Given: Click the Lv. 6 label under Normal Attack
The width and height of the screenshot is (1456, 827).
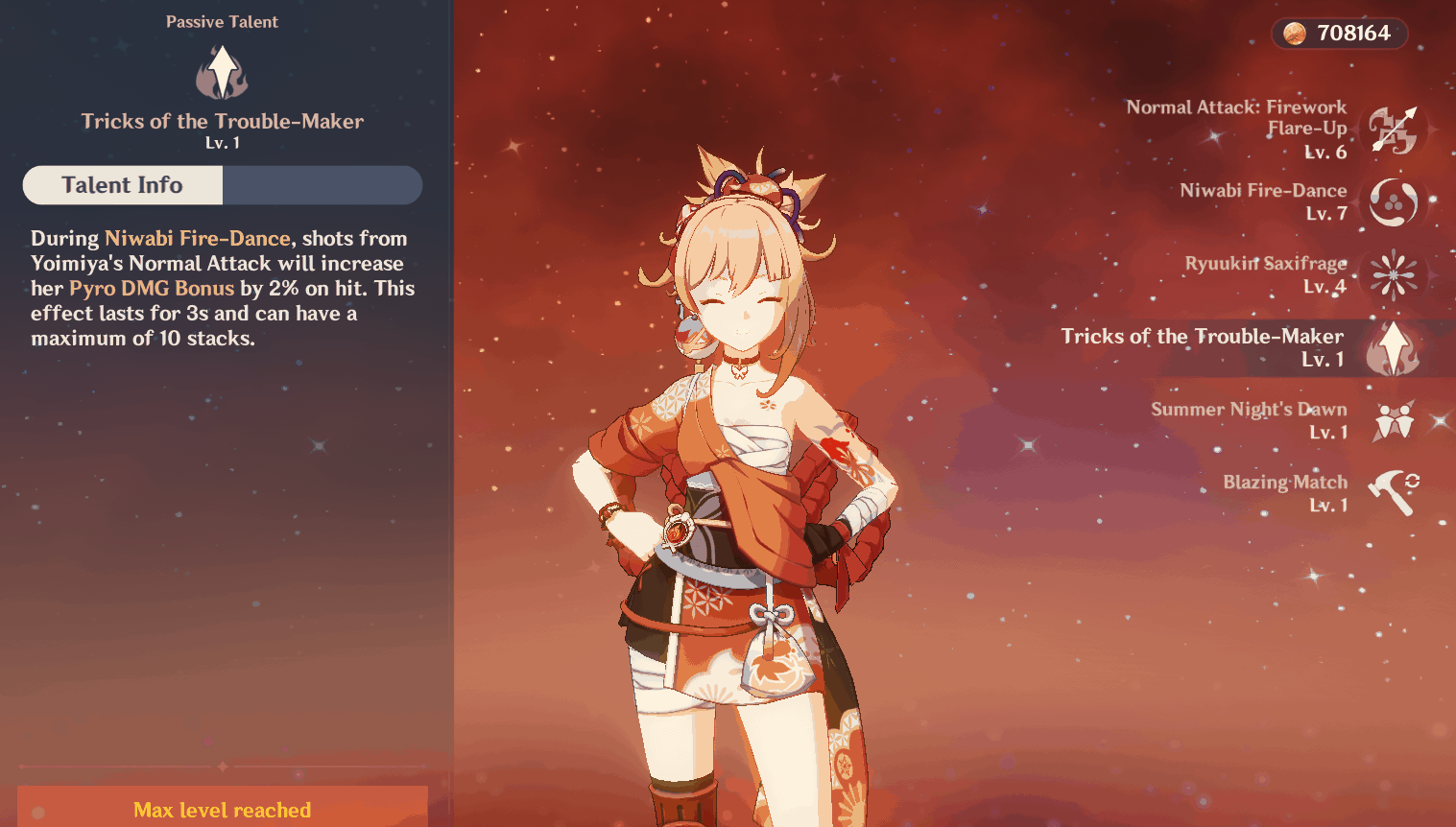Looking at the screenshot, I should point(1325,151).
